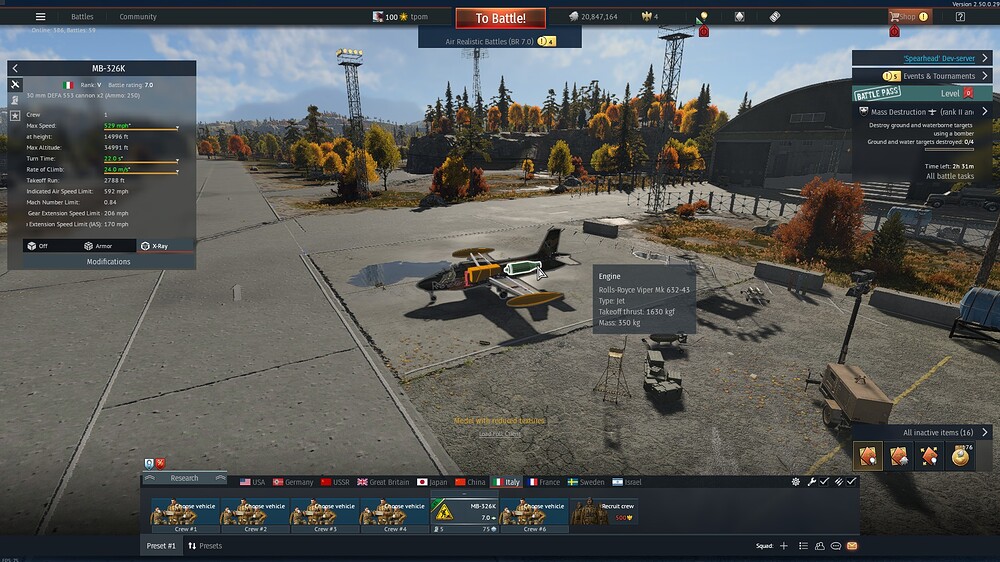The height and width of the screenshot is (562, 1000).
Task: Start a match with To Battle!
Action: (500, 18)
